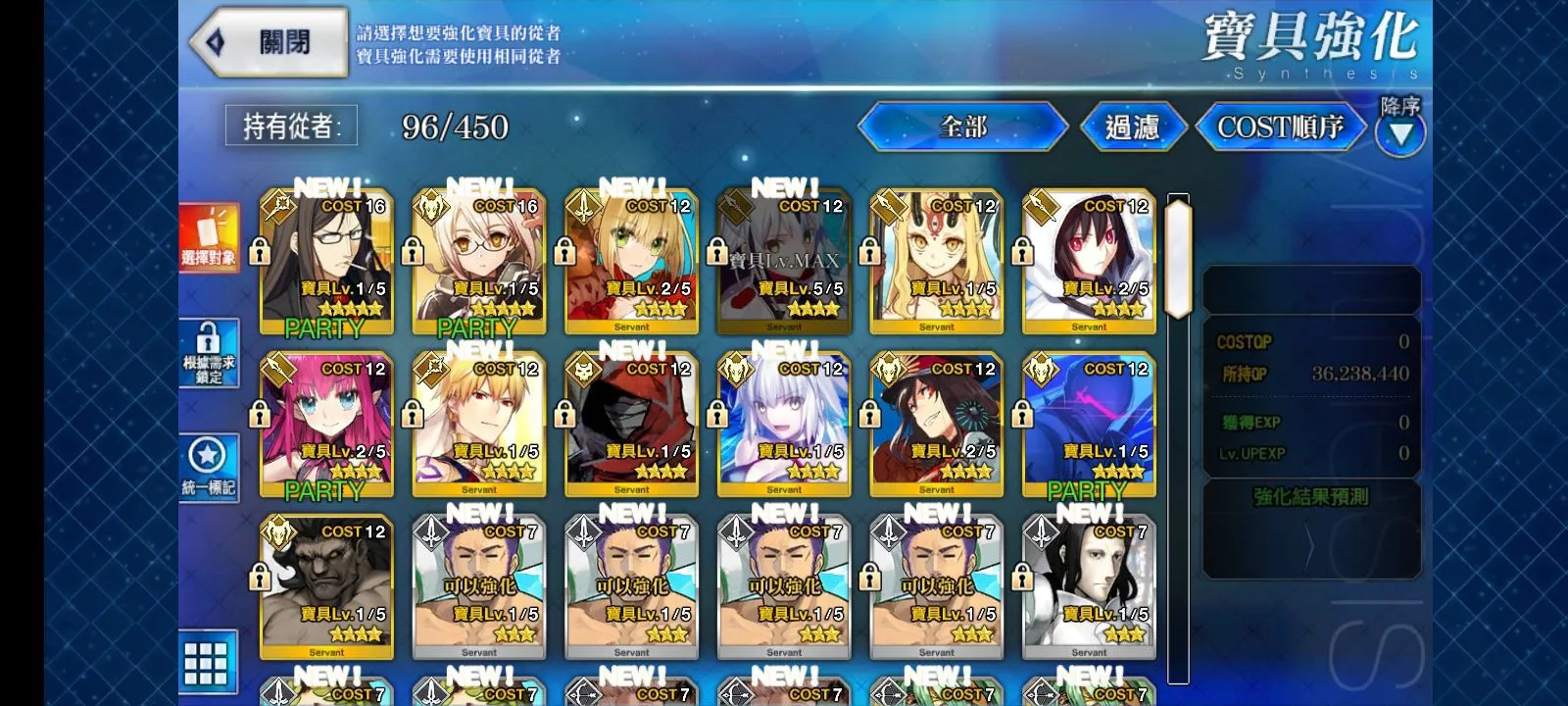The height and width of the screenshot is (706, 1568).
Task: Switch to the 選擇對象 selection mode
Action: [209, 239]
